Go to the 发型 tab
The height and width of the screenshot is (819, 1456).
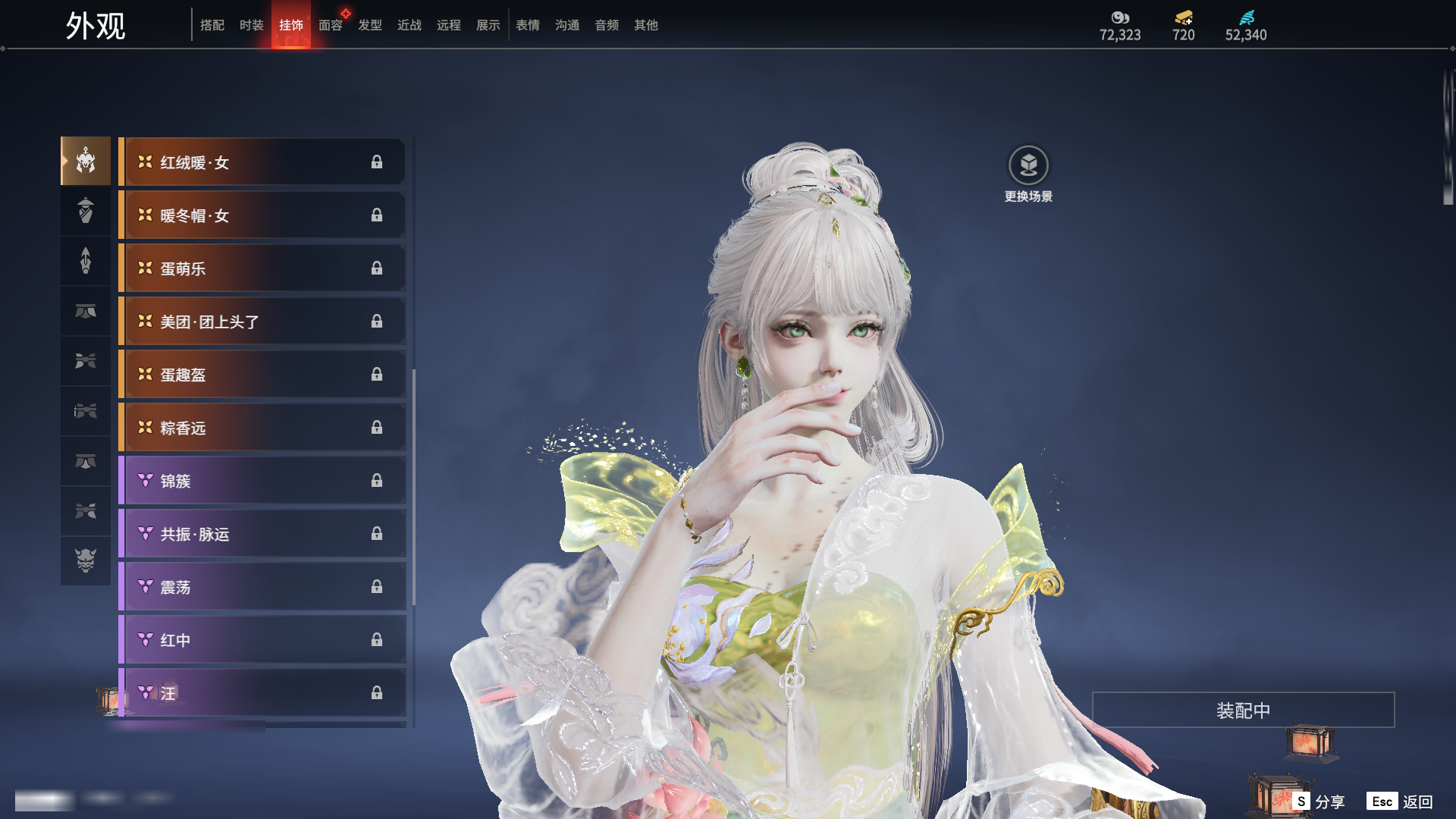click(370, 25)
